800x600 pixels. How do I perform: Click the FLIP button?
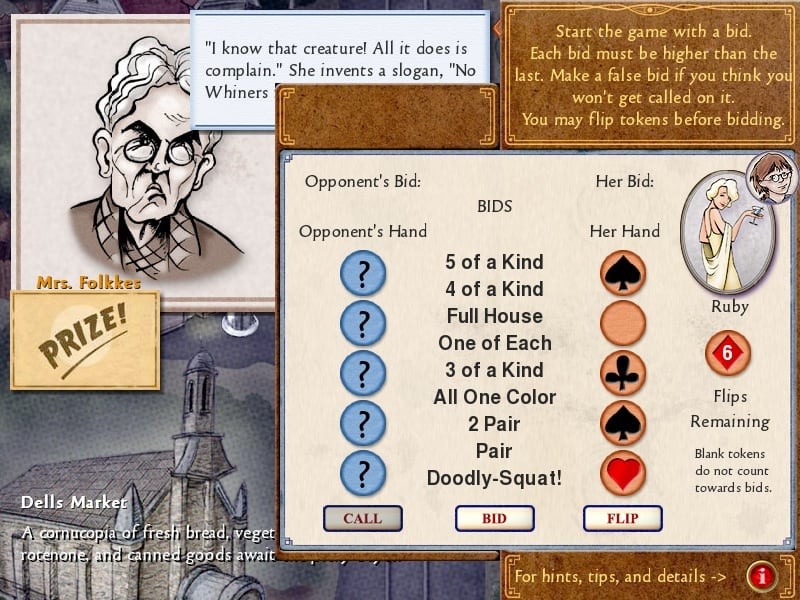(x=623, y=518)
